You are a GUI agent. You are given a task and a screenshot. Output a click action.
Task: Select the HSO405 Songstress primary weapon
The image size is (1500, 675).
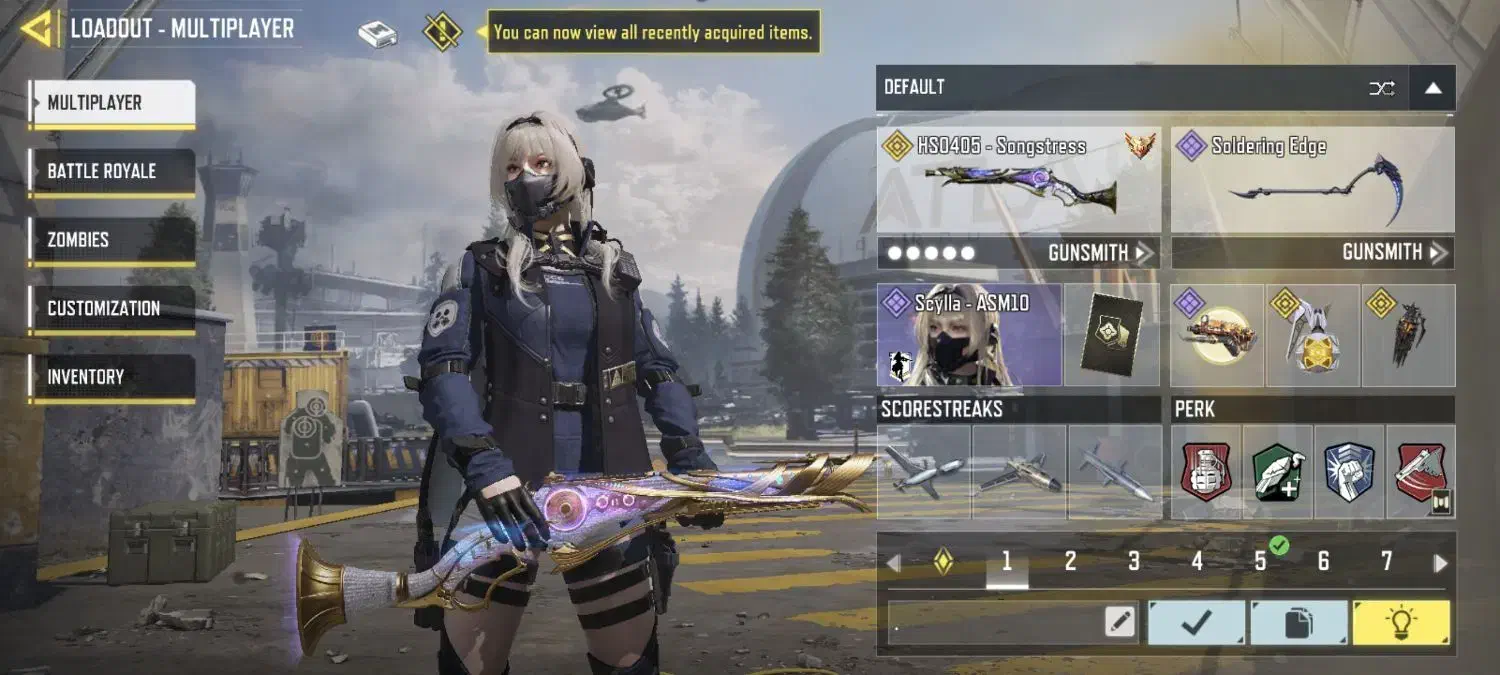1018,180
